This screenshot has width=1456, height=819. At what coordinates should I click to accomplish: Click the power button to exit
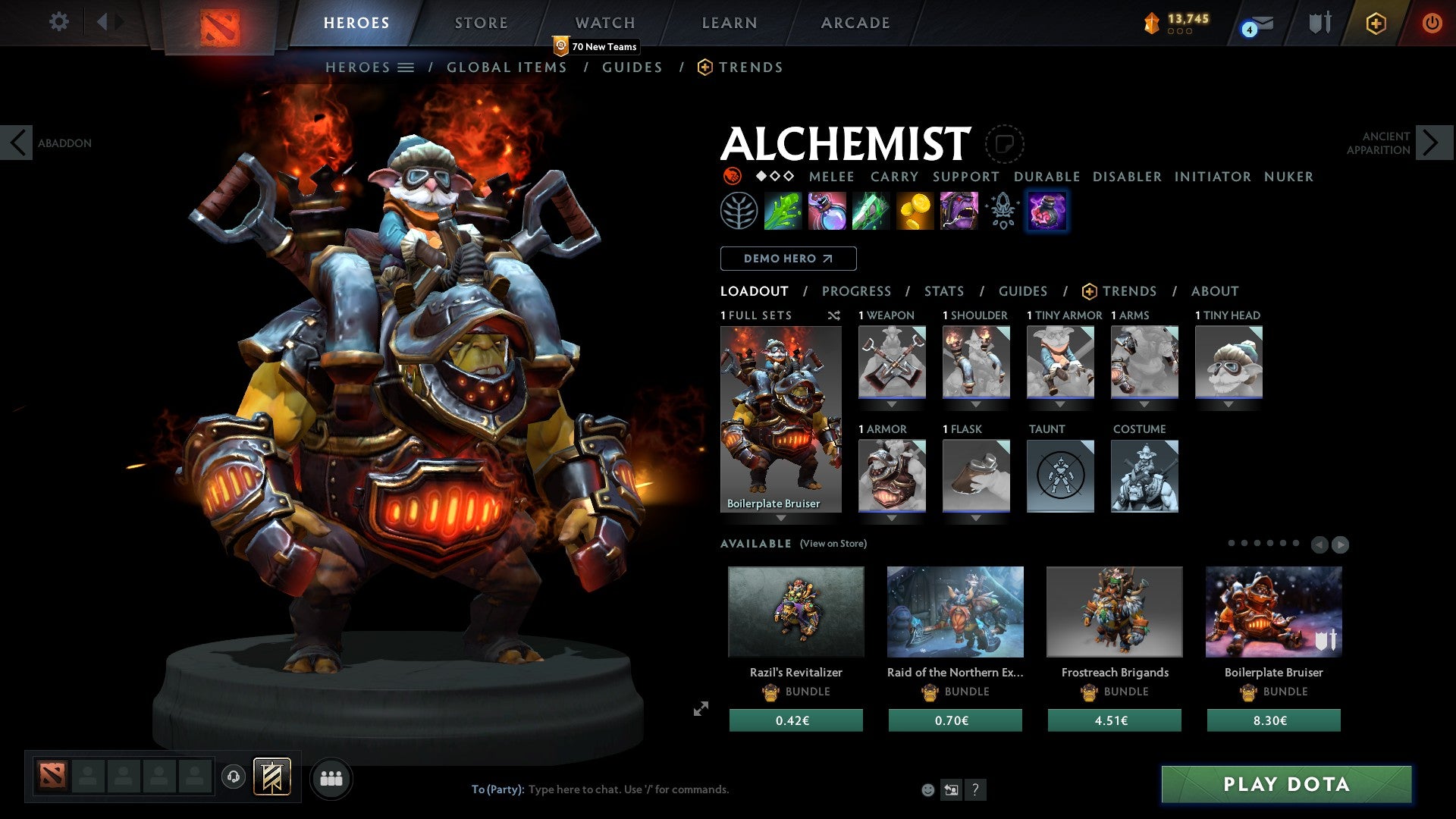[1432, 23]
